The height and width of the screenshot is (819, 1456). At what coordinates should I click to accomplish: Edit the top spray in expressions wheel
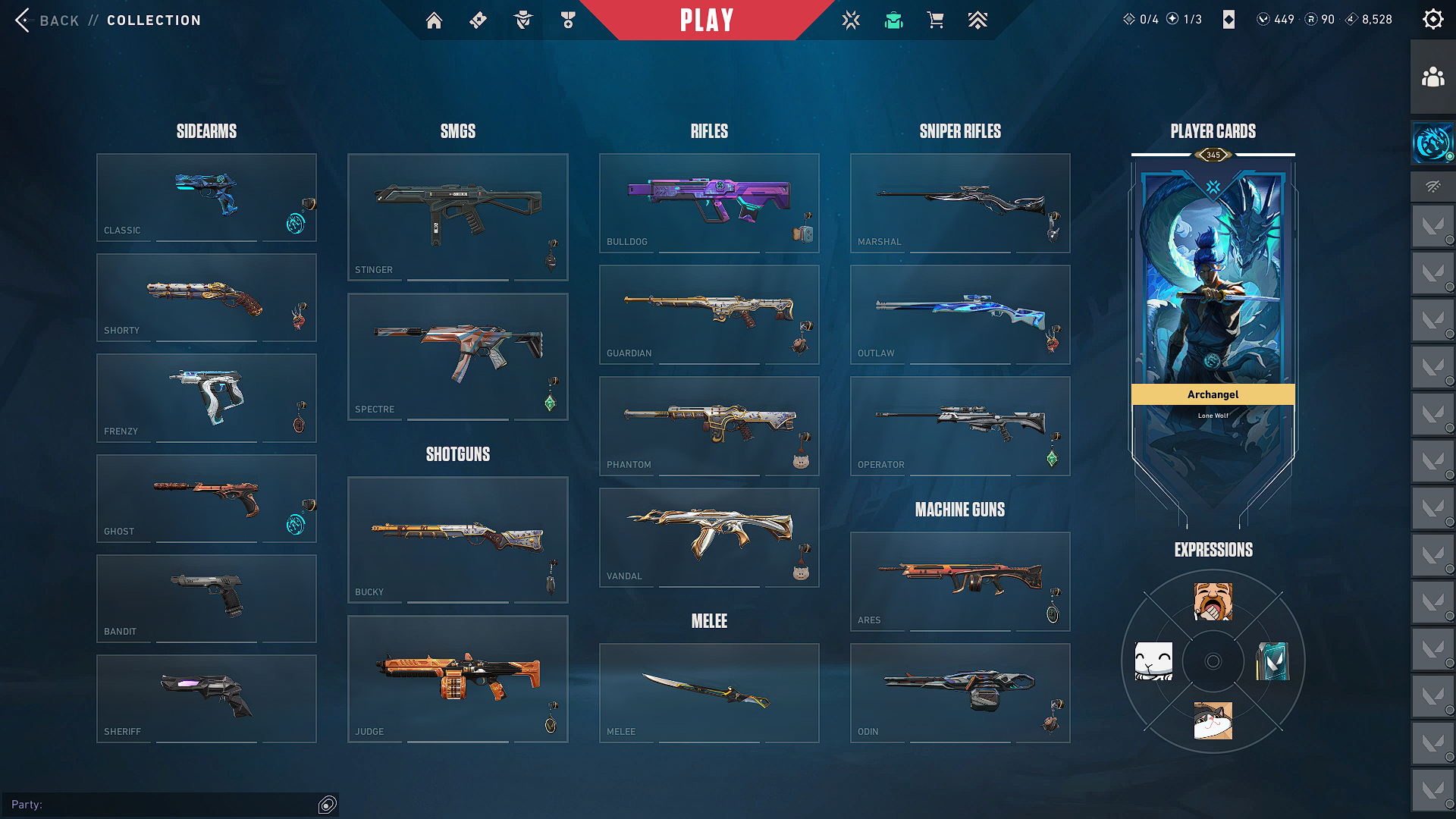coord(1213,601)
